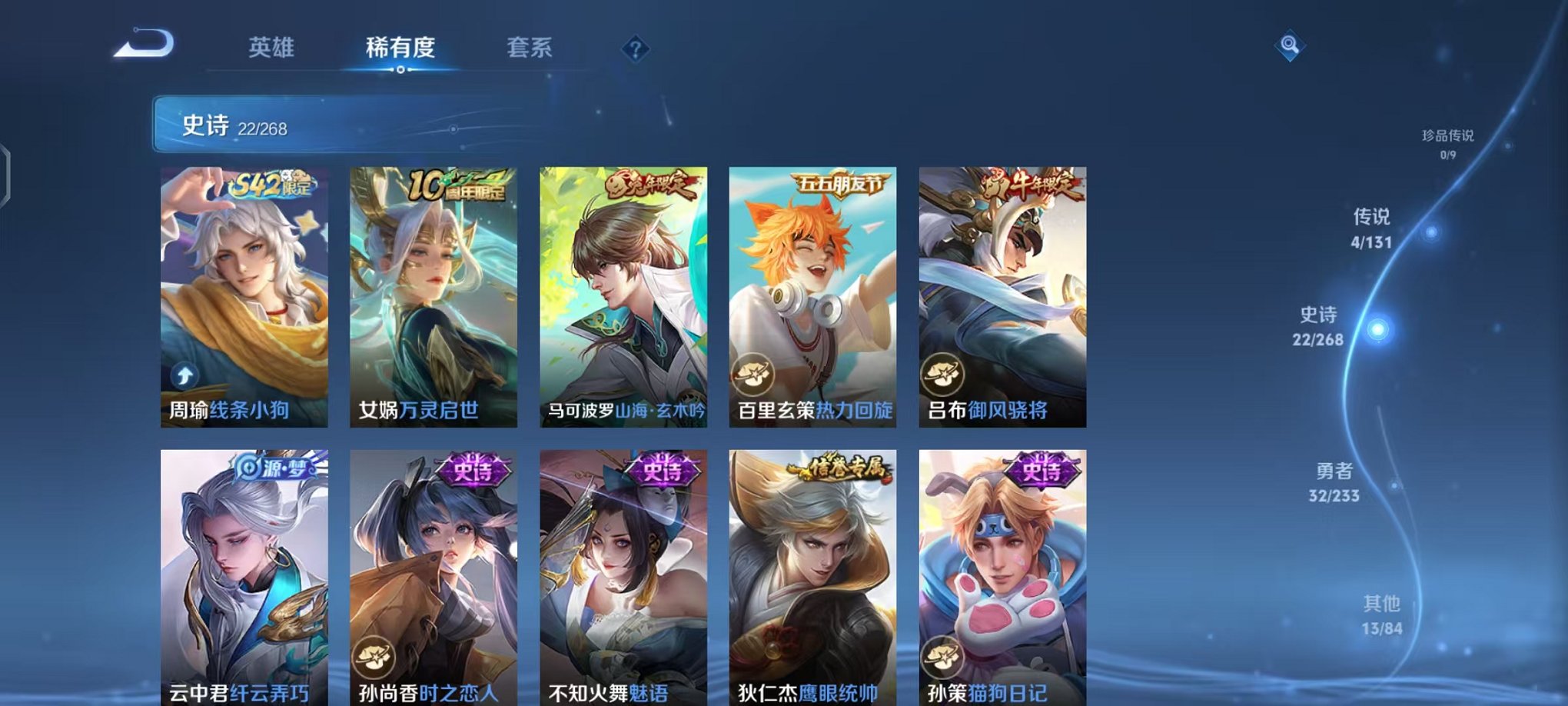Open the search magnifier in the top right
This screenshot has width=1568, height=706.
(x=1291, y=45)
